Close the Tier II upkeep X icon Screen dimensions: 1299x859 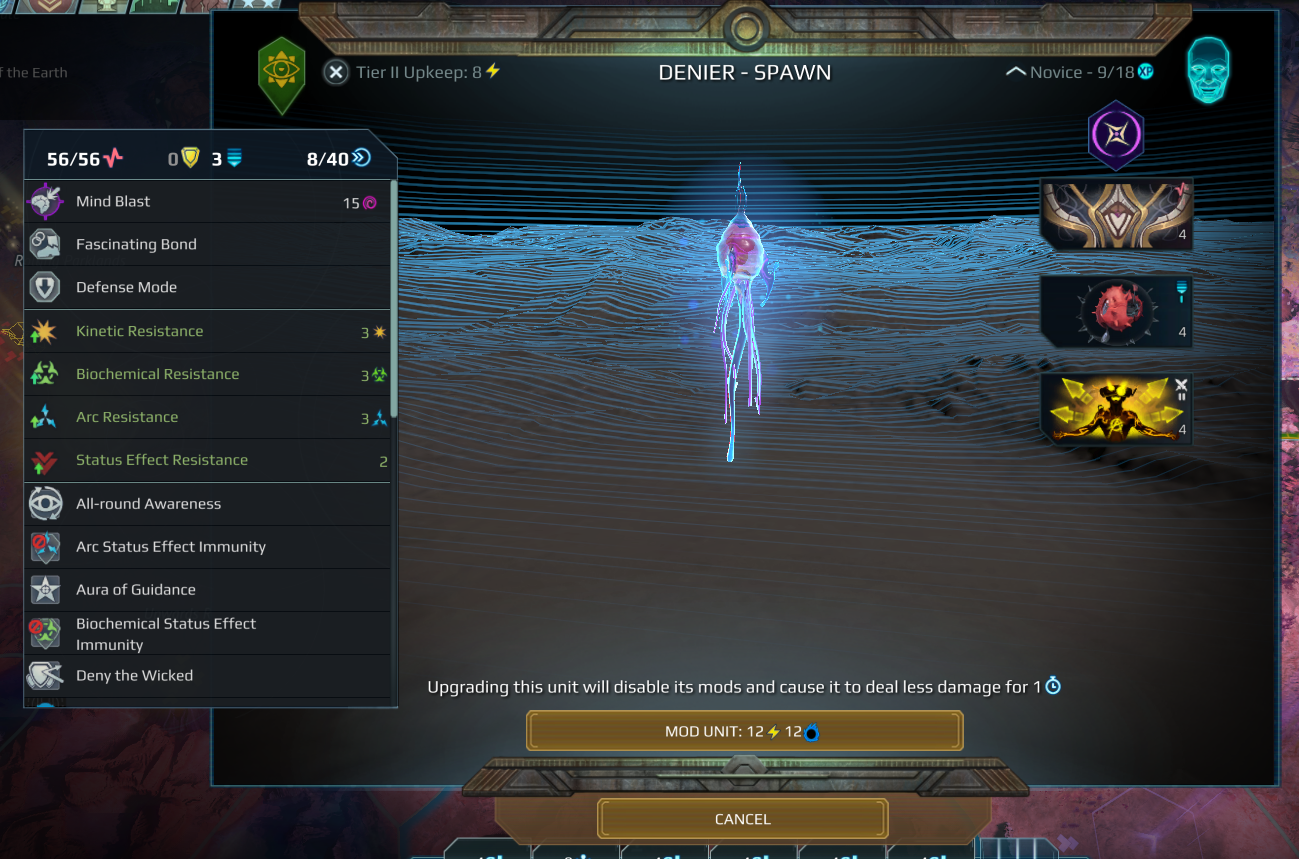[337, 72]
